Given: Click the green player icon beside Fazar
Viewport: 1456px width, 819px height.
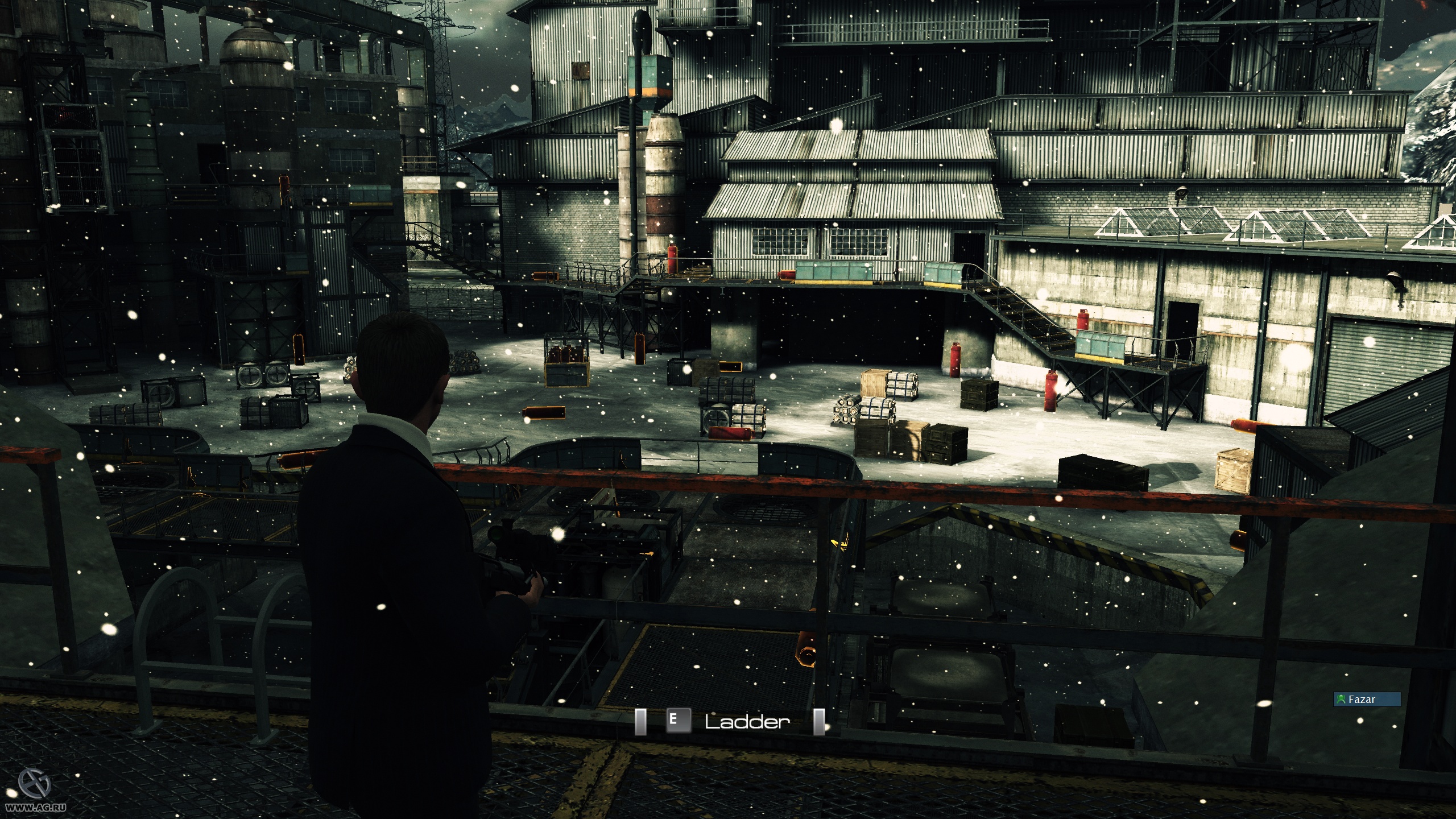Looking at the screenshot, I should click(1341, 701).
